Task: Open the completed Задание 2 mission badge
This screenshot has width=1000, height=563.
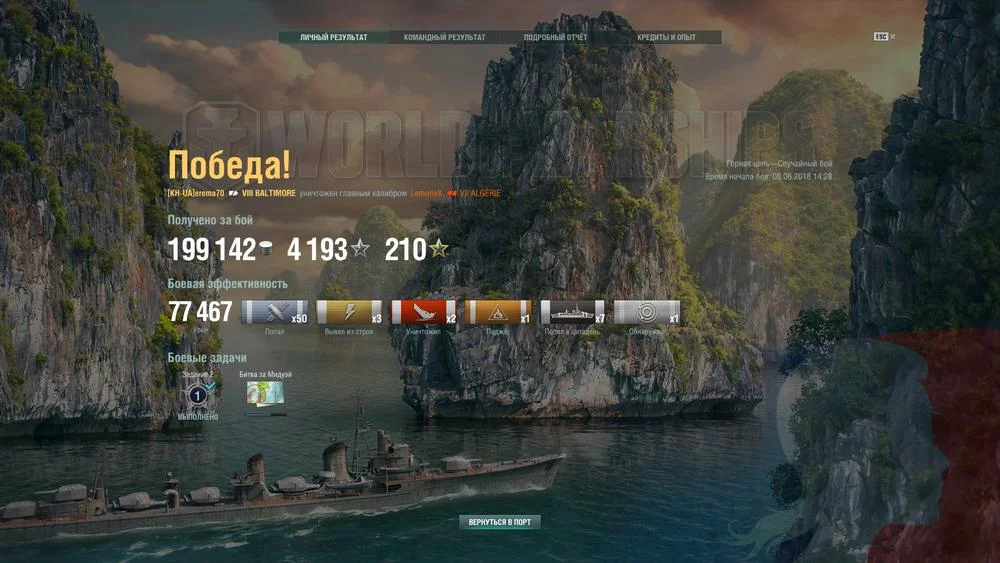Action: click(x=197, y=394)
